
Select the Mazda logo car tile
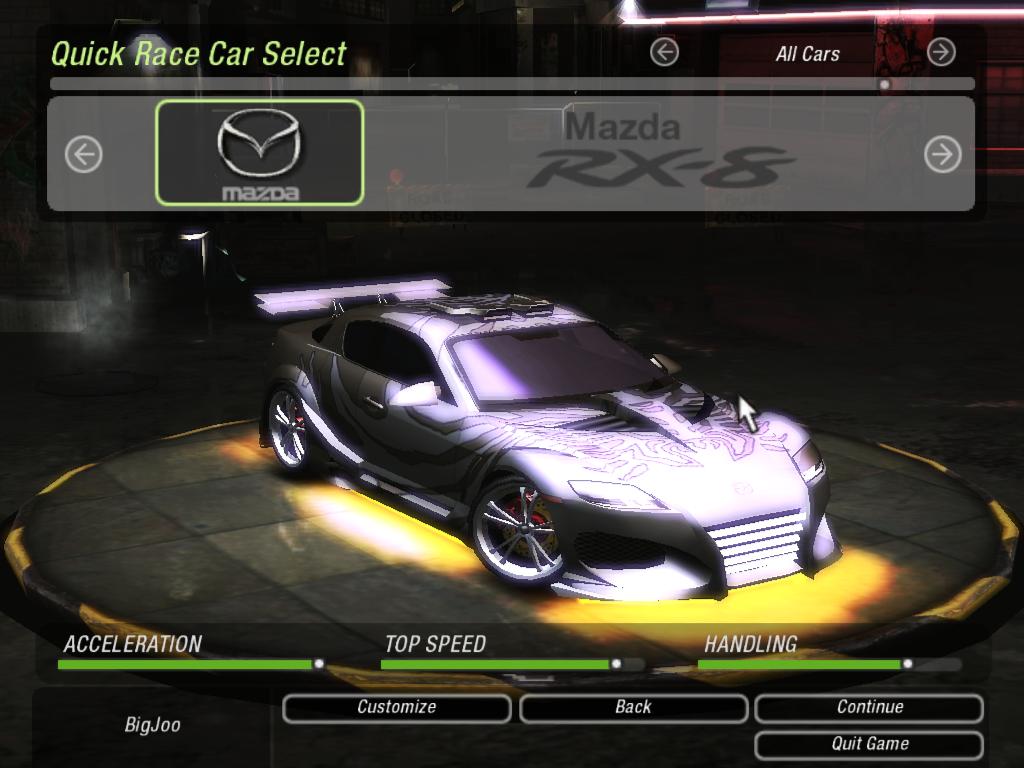coord(259,153)
